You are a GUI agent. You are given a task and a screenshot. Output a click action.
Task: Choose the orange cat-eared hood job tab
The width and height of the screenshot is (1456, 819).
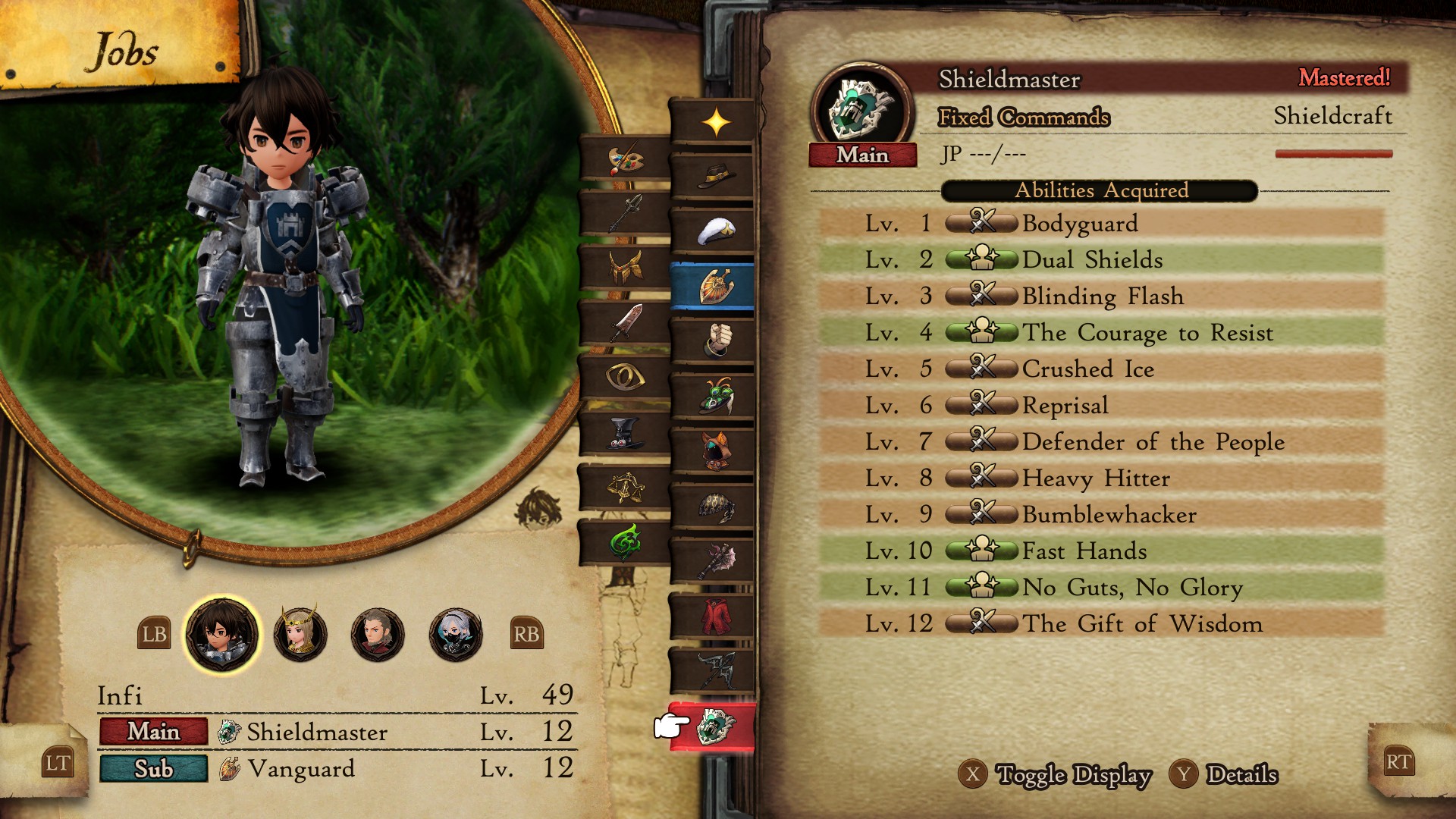[713, 450]
